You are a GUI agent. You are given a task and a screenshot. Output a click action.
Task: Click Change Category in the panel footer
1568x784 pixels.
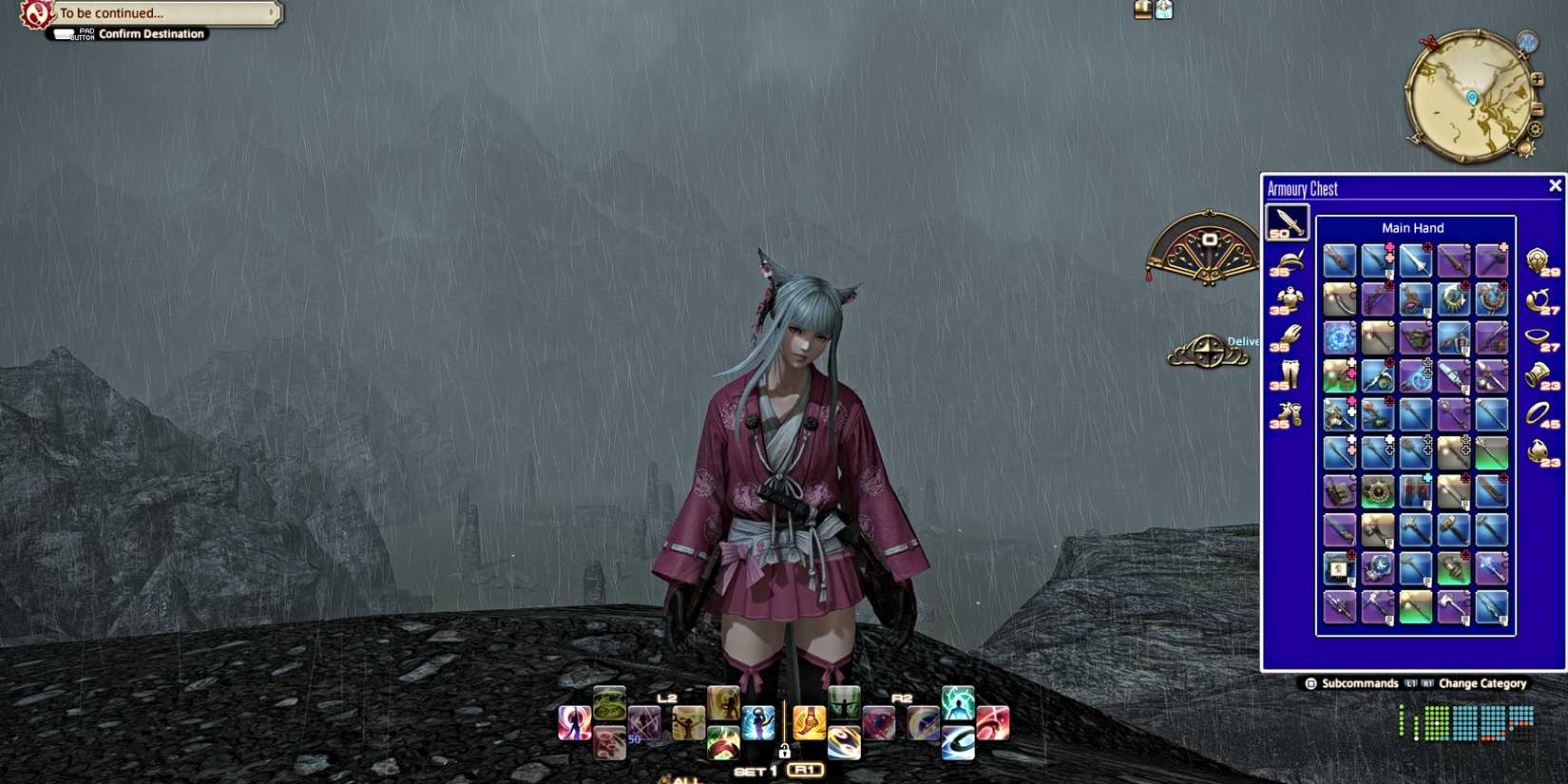(x=1482, y=683)
